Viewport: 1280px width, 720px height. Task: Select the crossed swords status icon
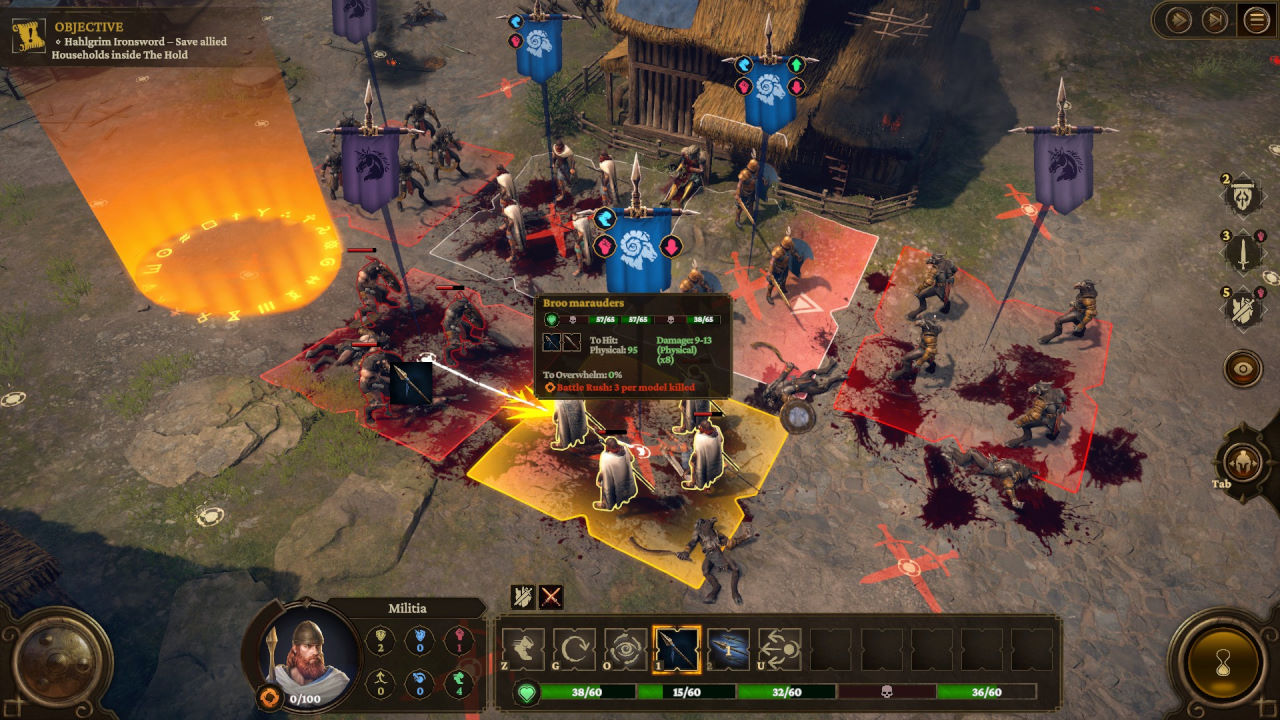(x=550, y=597)
